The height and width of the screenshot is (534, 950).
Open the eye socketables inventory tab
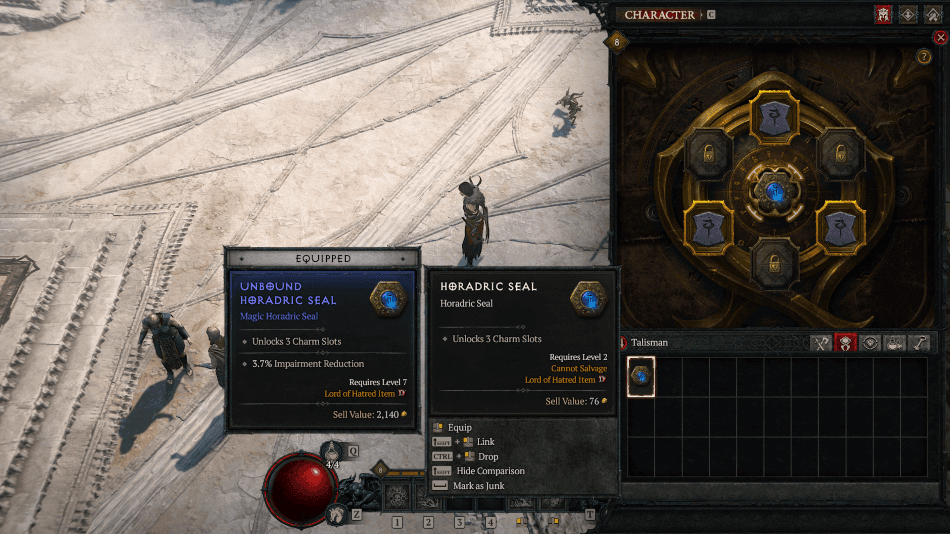(870, 343)
